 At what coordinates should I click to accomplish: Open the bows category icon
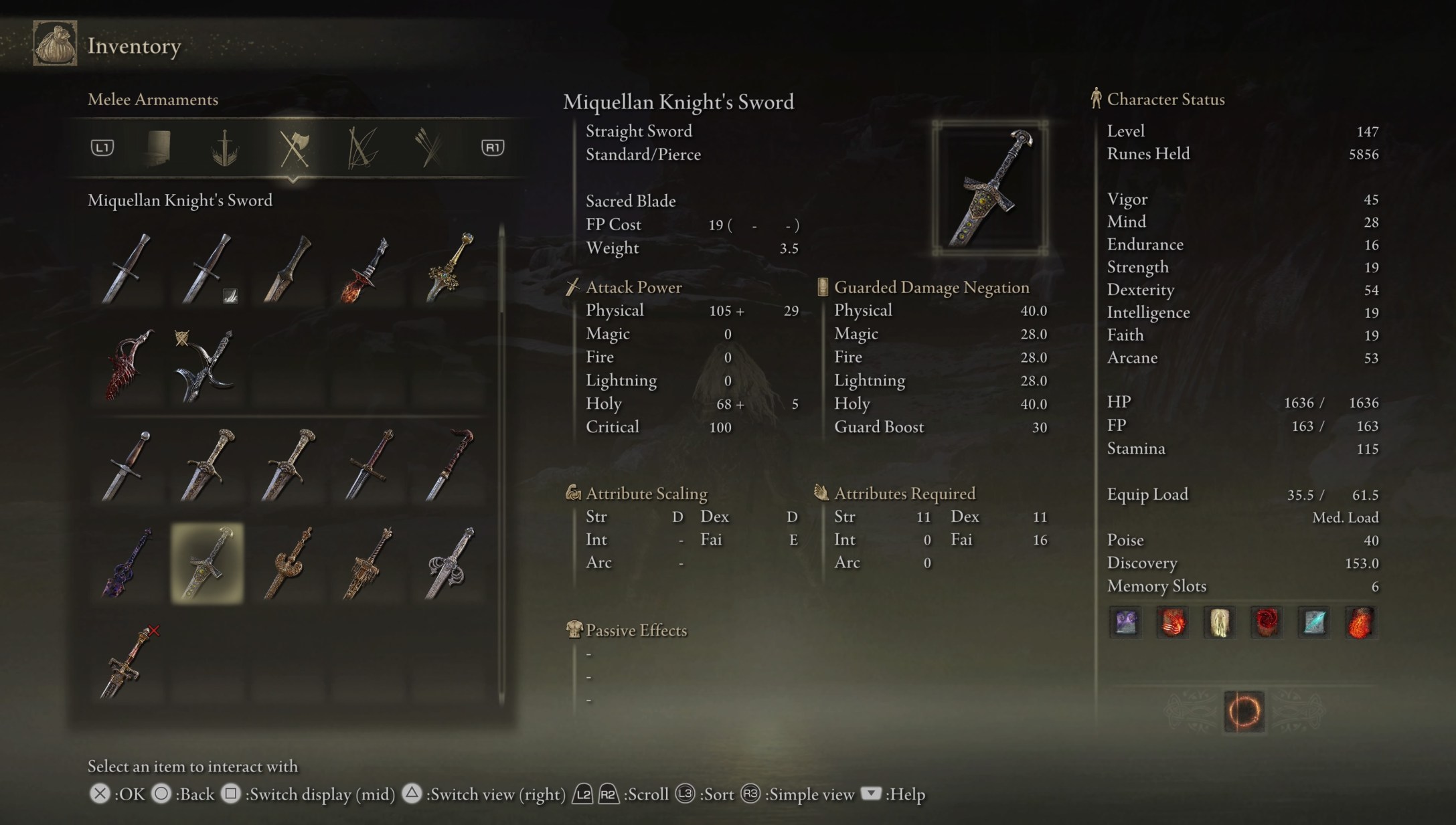(x=361, y=149)
